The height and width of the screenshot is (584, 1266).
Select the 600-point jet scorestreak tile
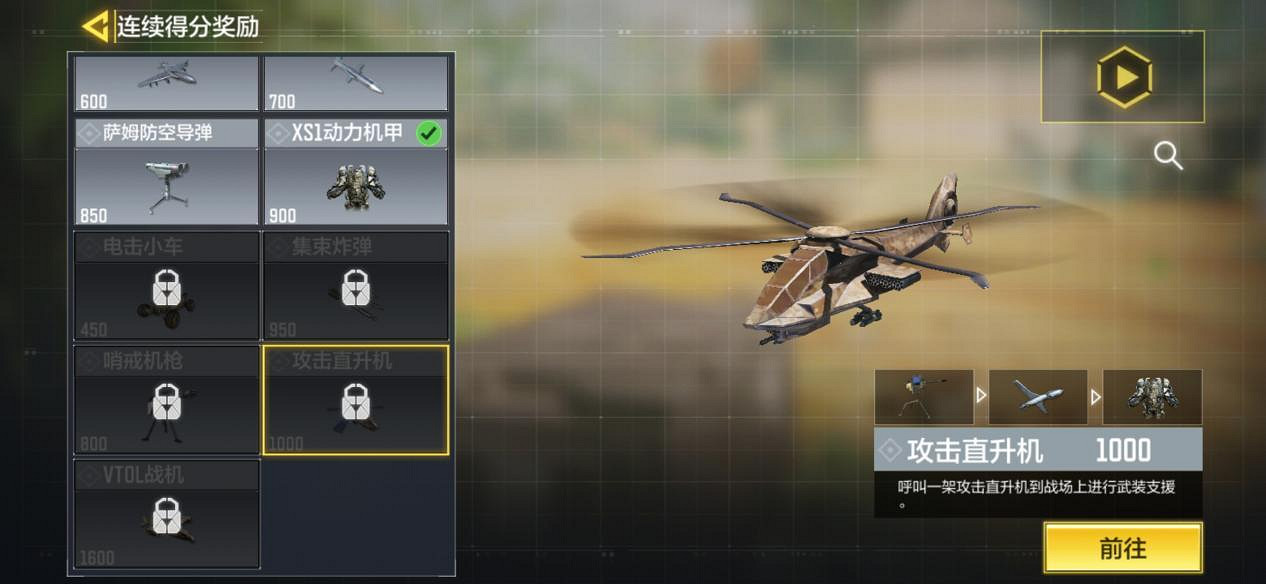point(167,83)
